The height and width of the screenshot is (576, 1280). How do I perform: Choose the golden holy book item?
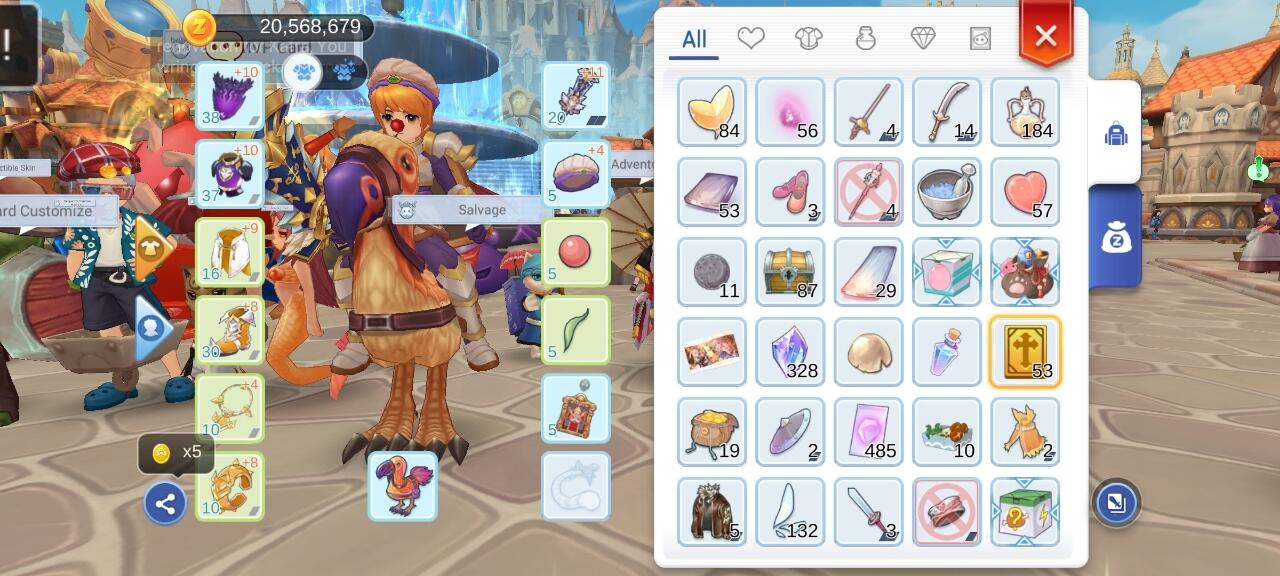point(1025,352)
